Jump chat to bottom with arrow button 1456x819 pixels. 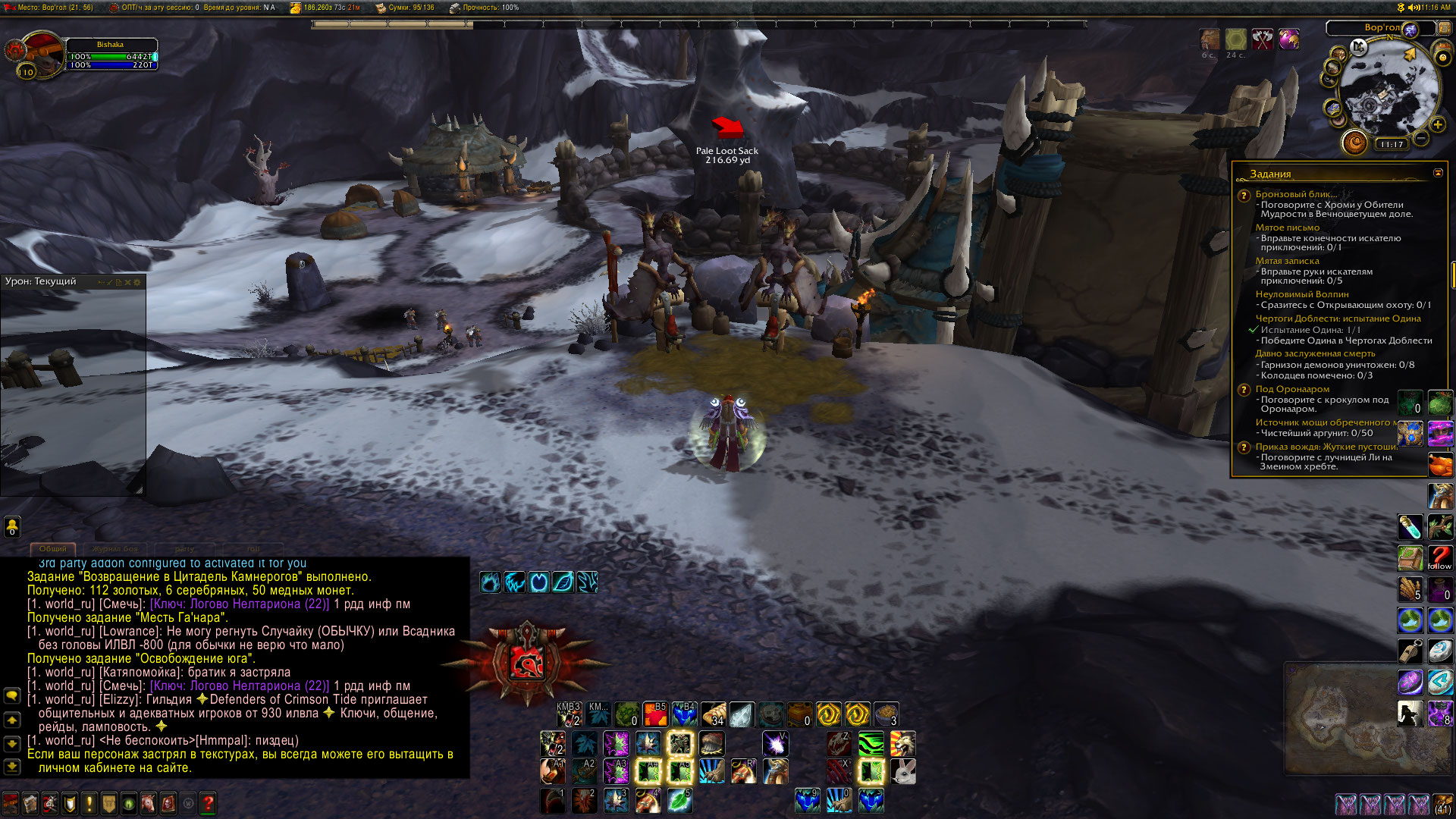pos(12,767)
